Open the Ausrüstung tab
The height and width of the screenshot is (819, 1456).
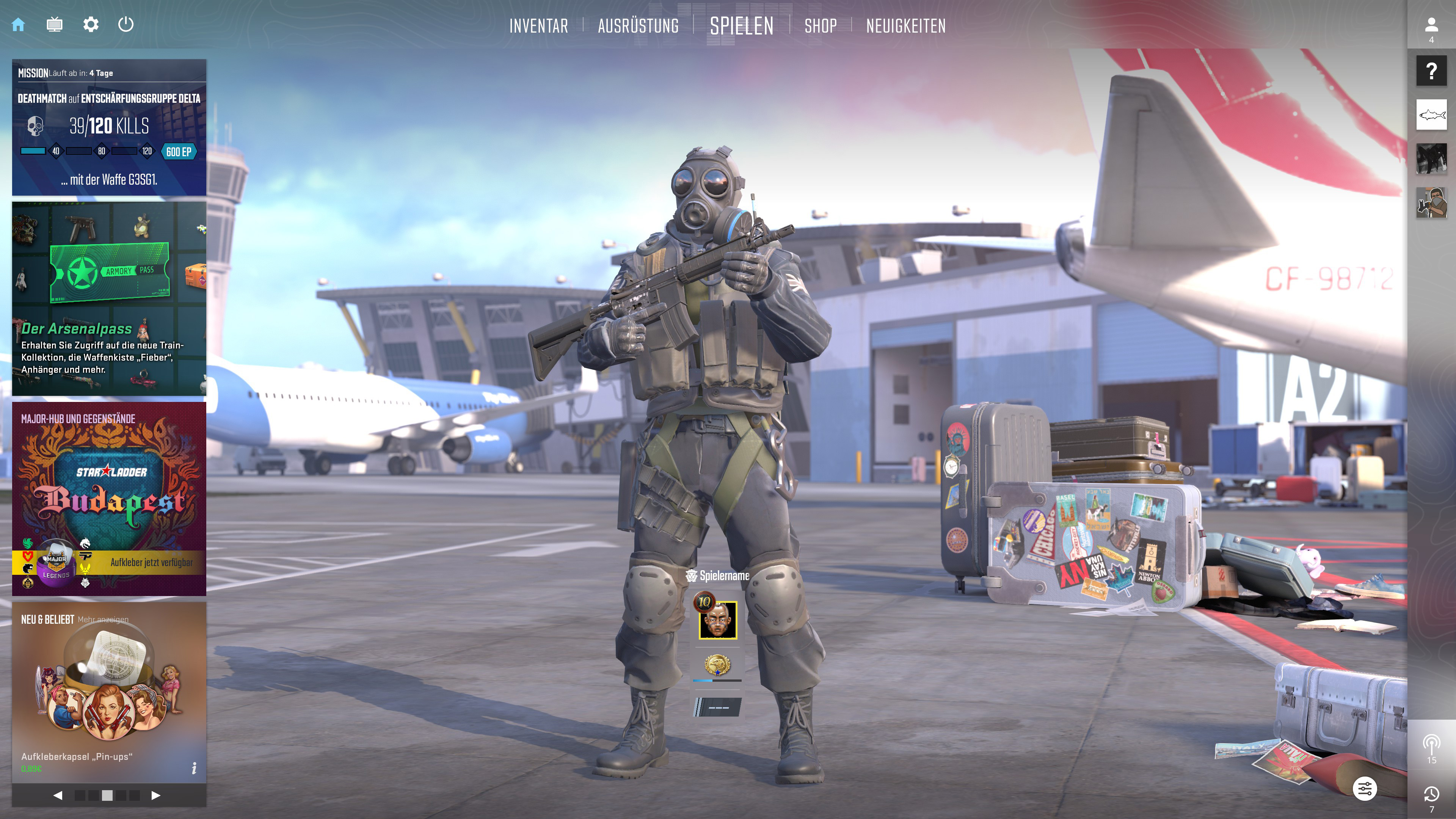point(638,26)
